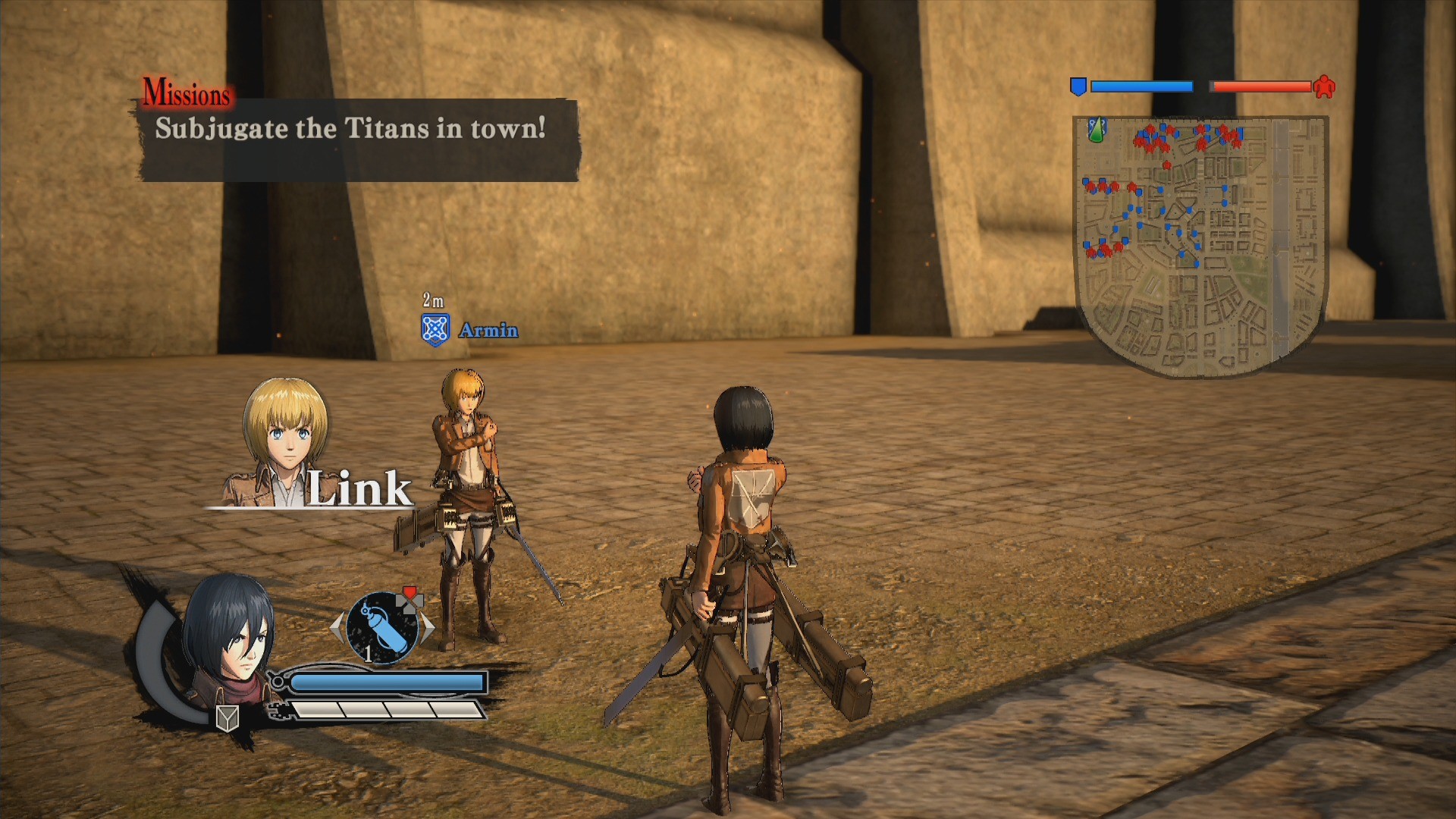Click the 2m distance label above Armin
This screenshot has height=819, width=1456.
431,299
